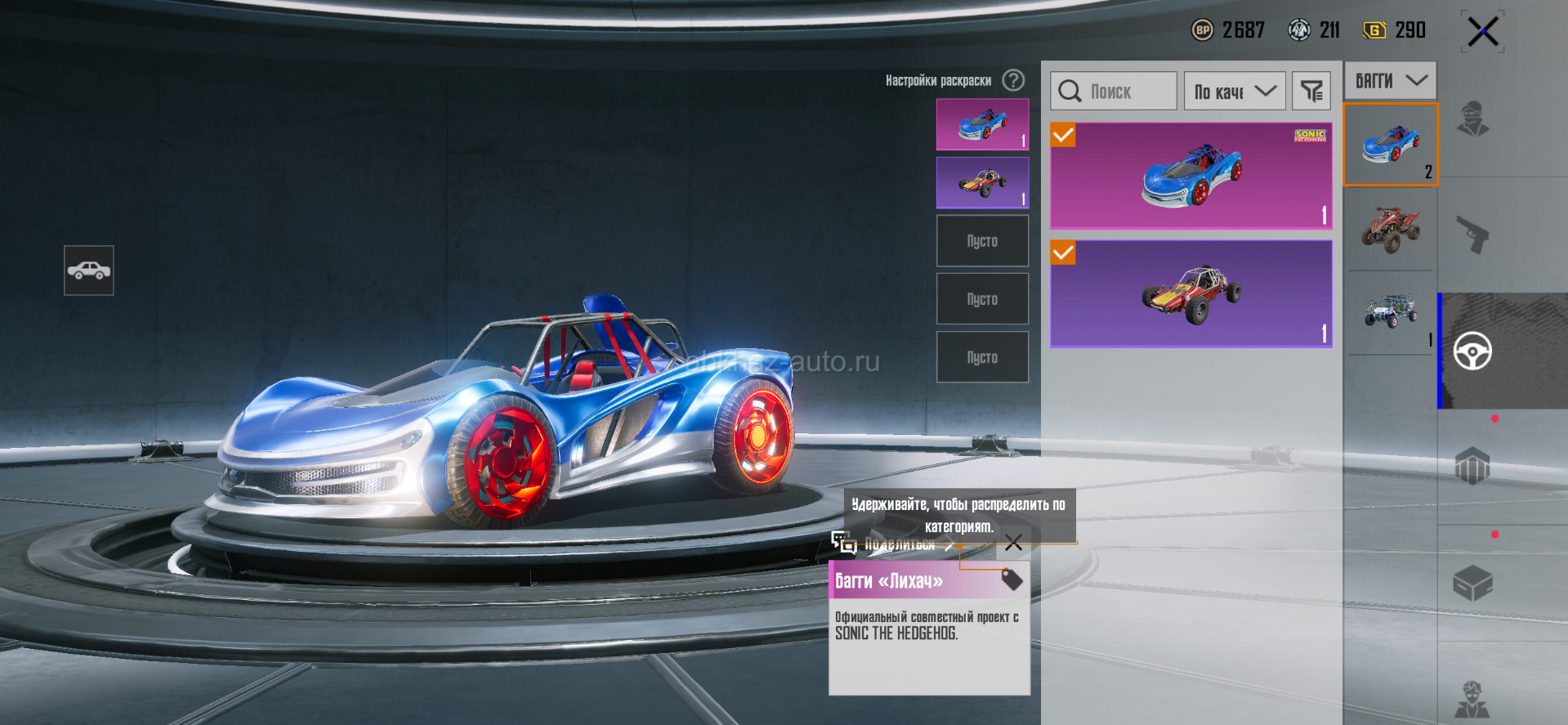1568x725 pixels.
Task: Select the blue Sonic buggy skin card
Action: [1191, 175]
